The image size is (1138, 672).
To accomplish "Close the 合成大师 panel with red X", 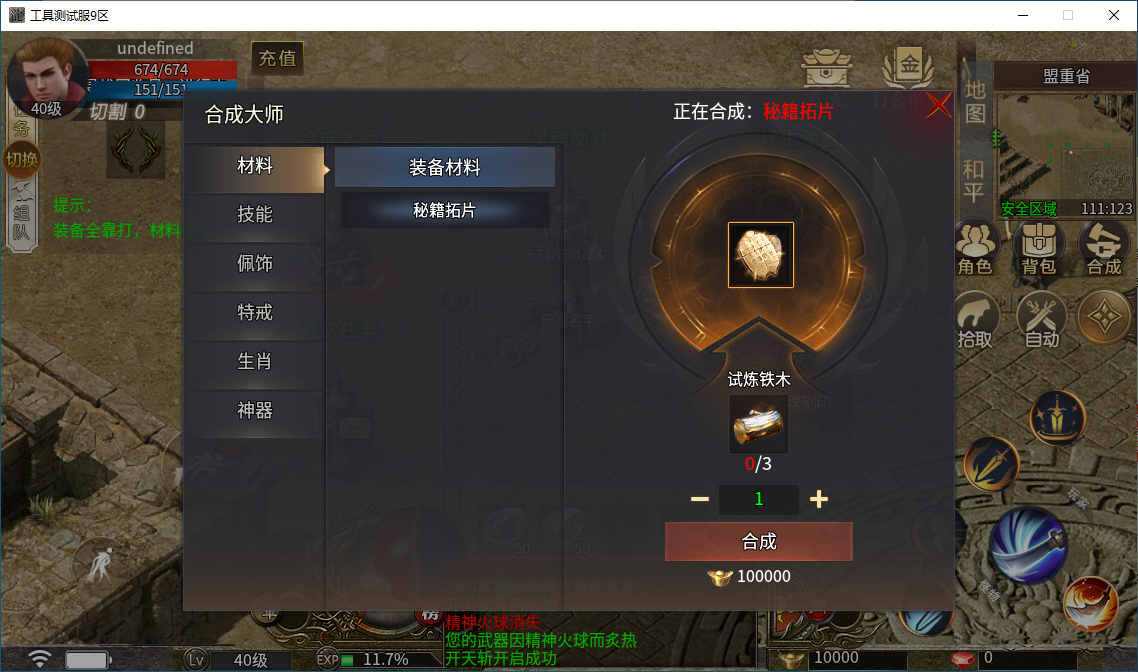I will click(938, 105).
